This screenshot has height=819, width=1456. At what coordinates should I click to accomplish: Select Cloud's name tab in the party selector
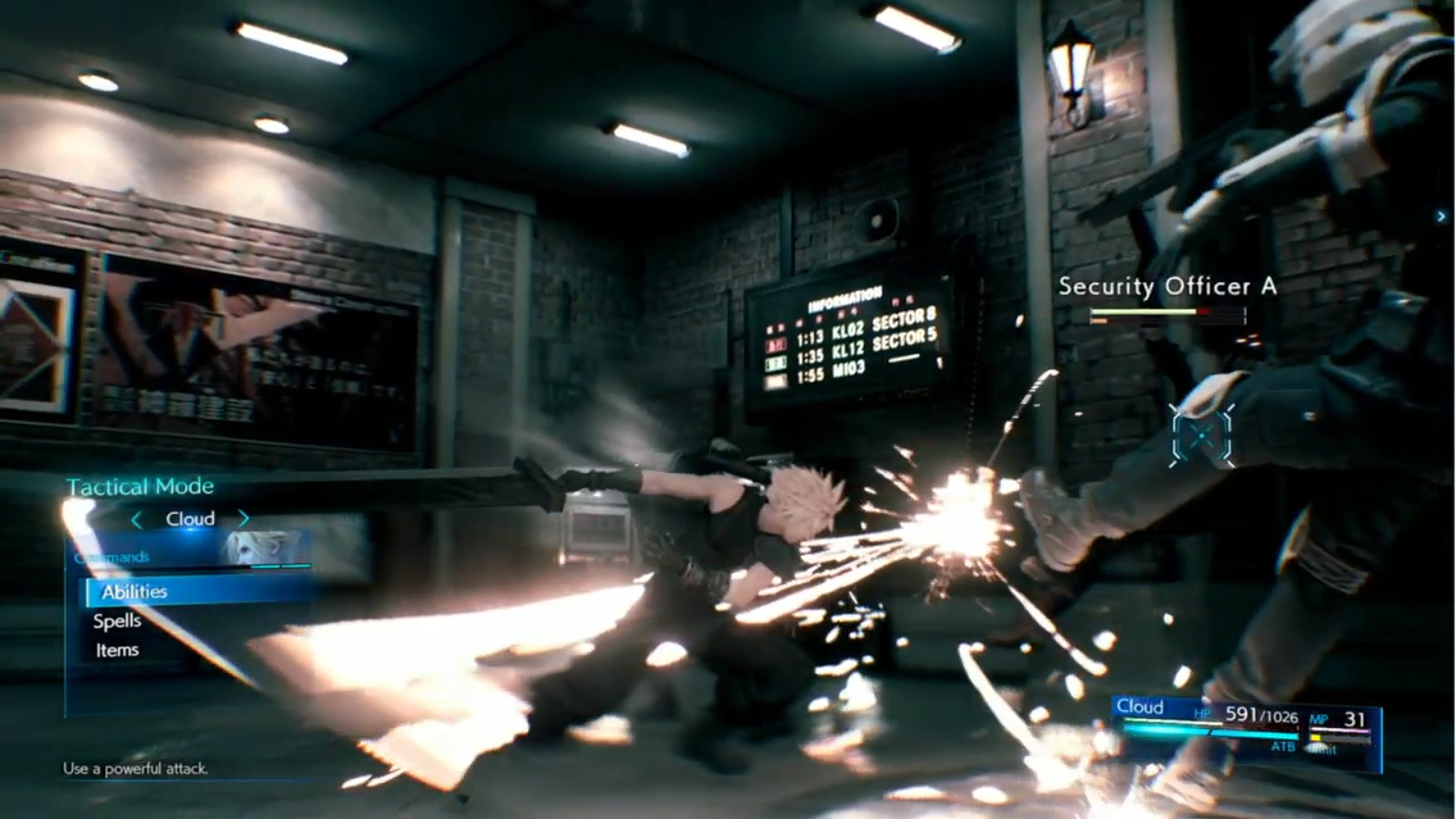click(x=189, y=519)
